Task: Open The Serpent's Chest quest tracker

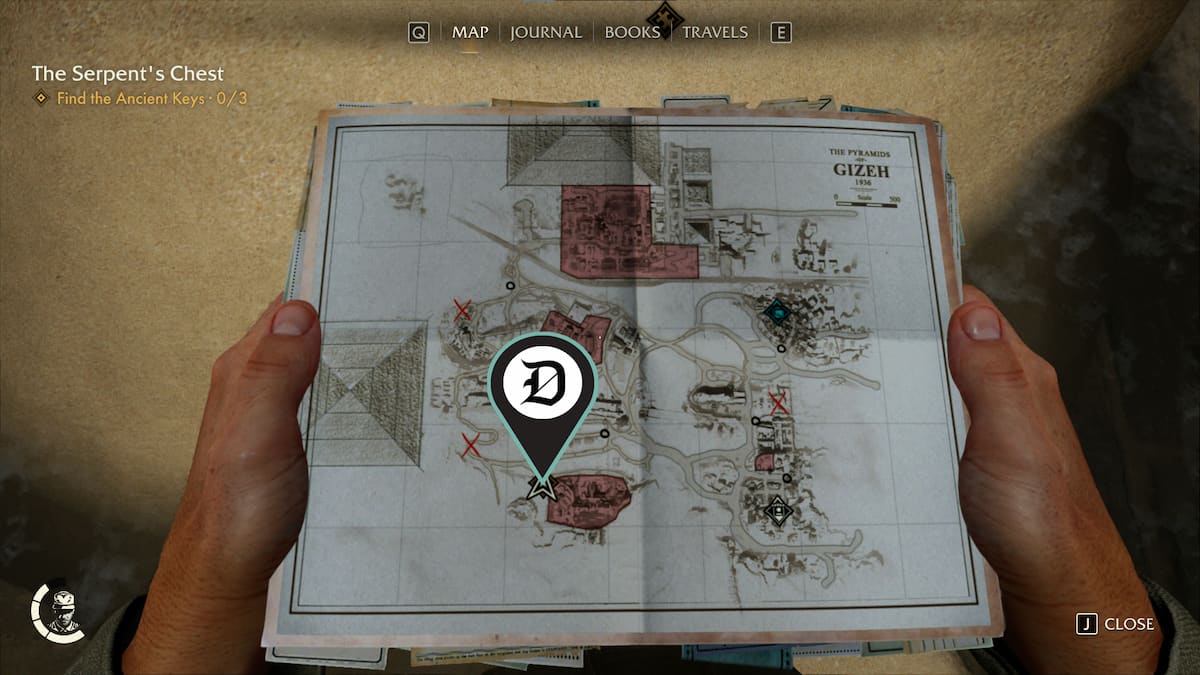Action: click(128, 74)
